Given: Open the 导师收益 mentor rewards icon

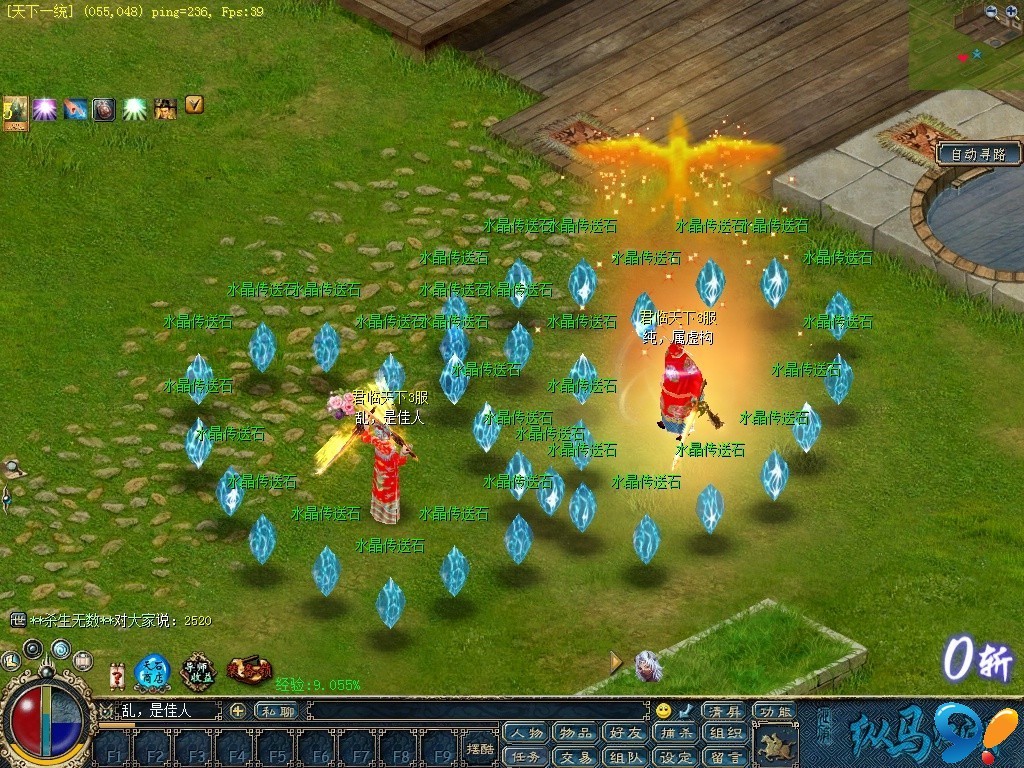Looking at the screenshot, I should click(x=198, y=671).
